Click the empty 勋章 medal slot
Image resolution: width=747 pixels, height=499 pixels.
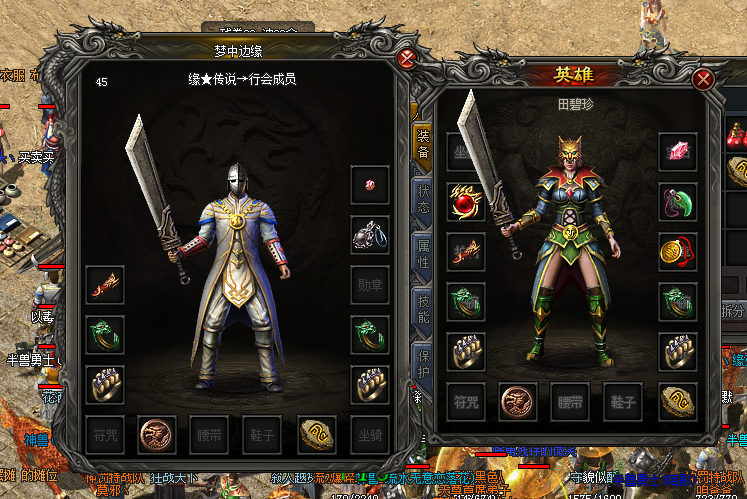(x=369, y=284)
